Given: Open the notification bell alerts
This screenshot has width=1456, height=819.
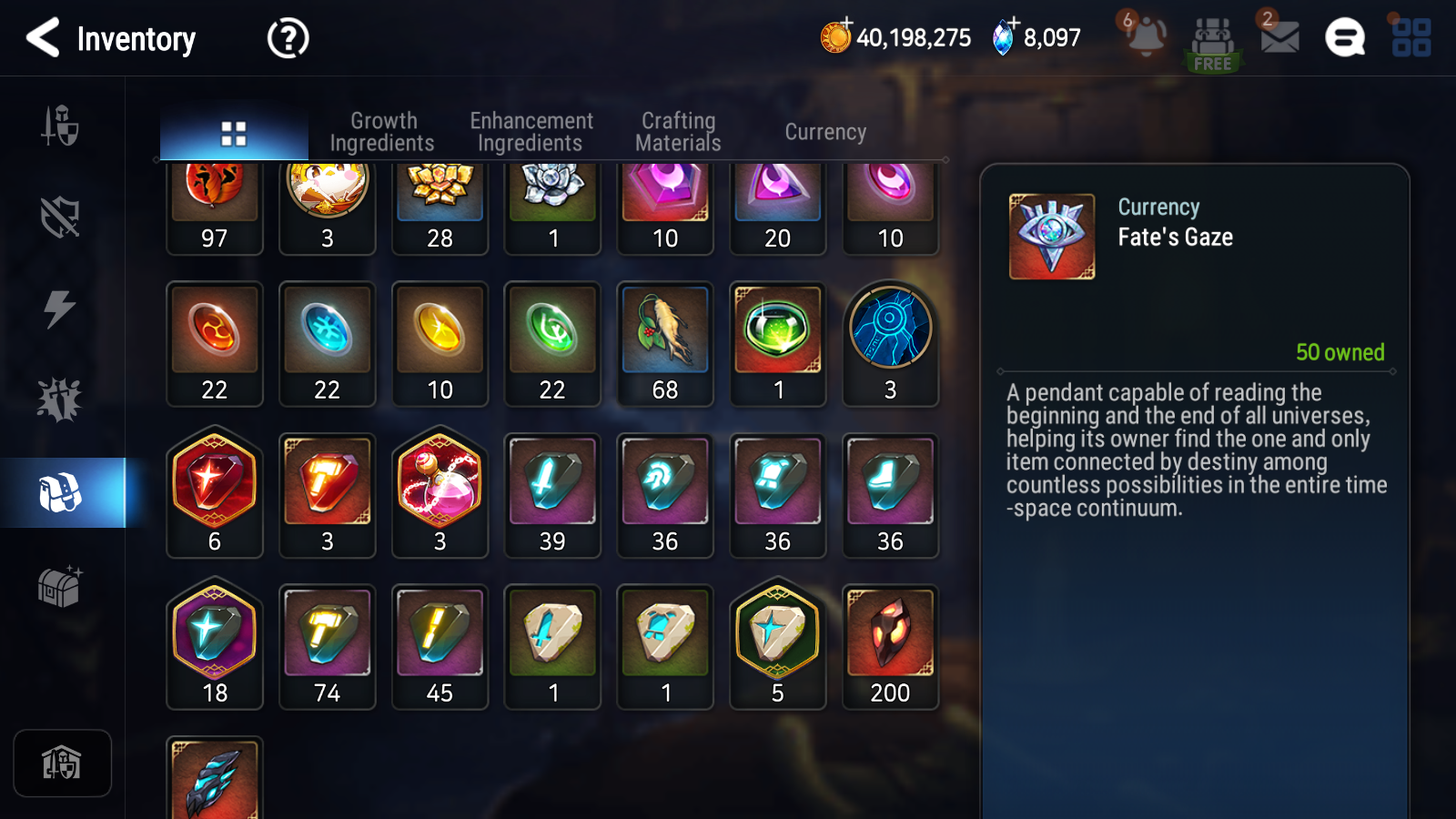Looking at the screenshot, I should (1146, 37).
